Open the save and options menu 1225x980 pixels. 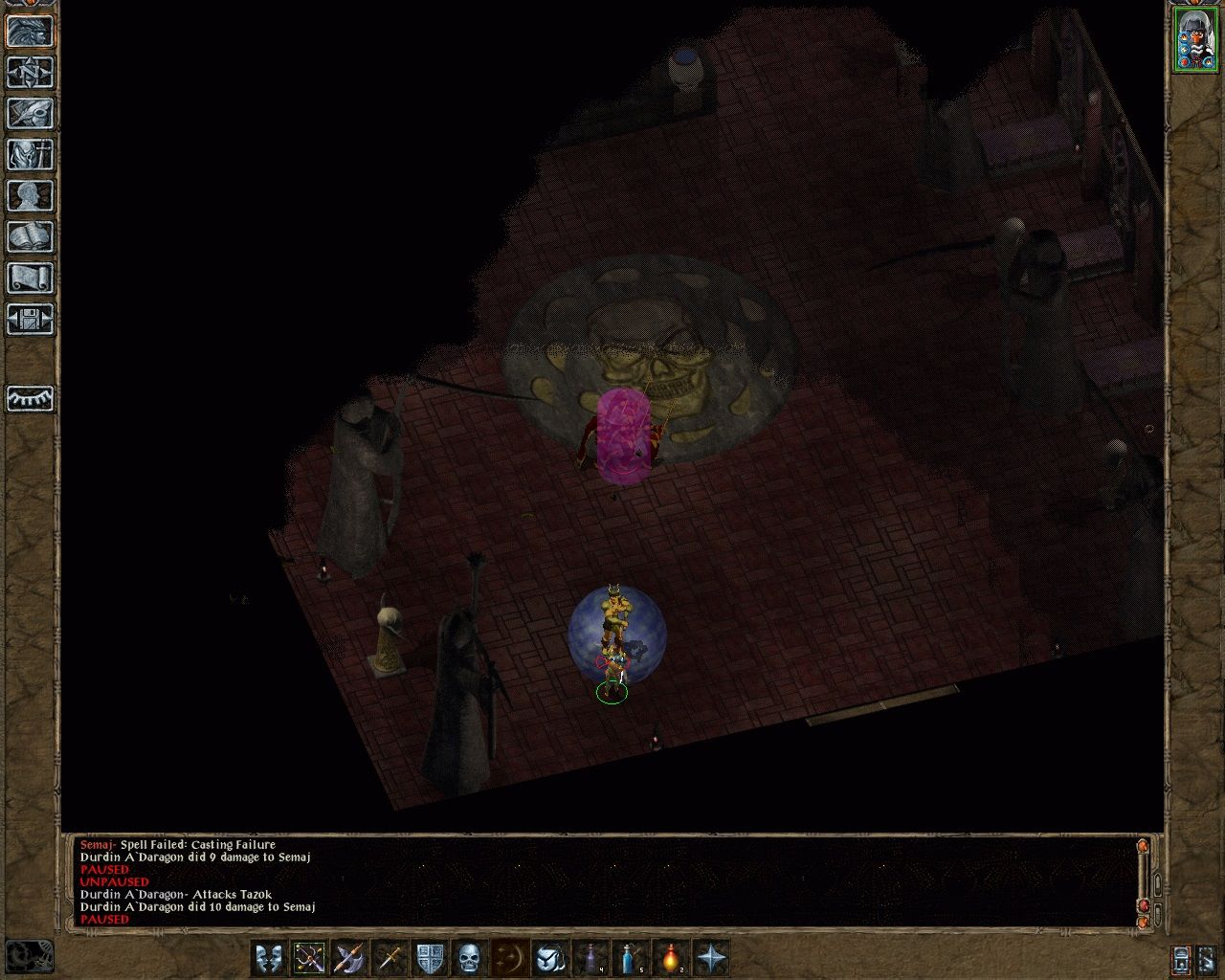[x=30, y=320]
